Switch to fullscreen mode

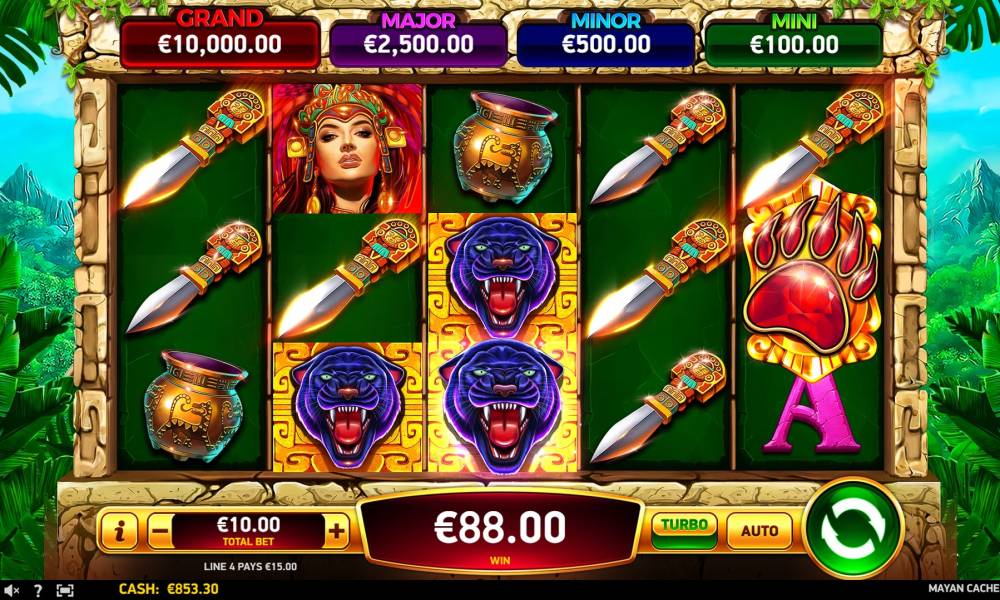coord(65,590)
